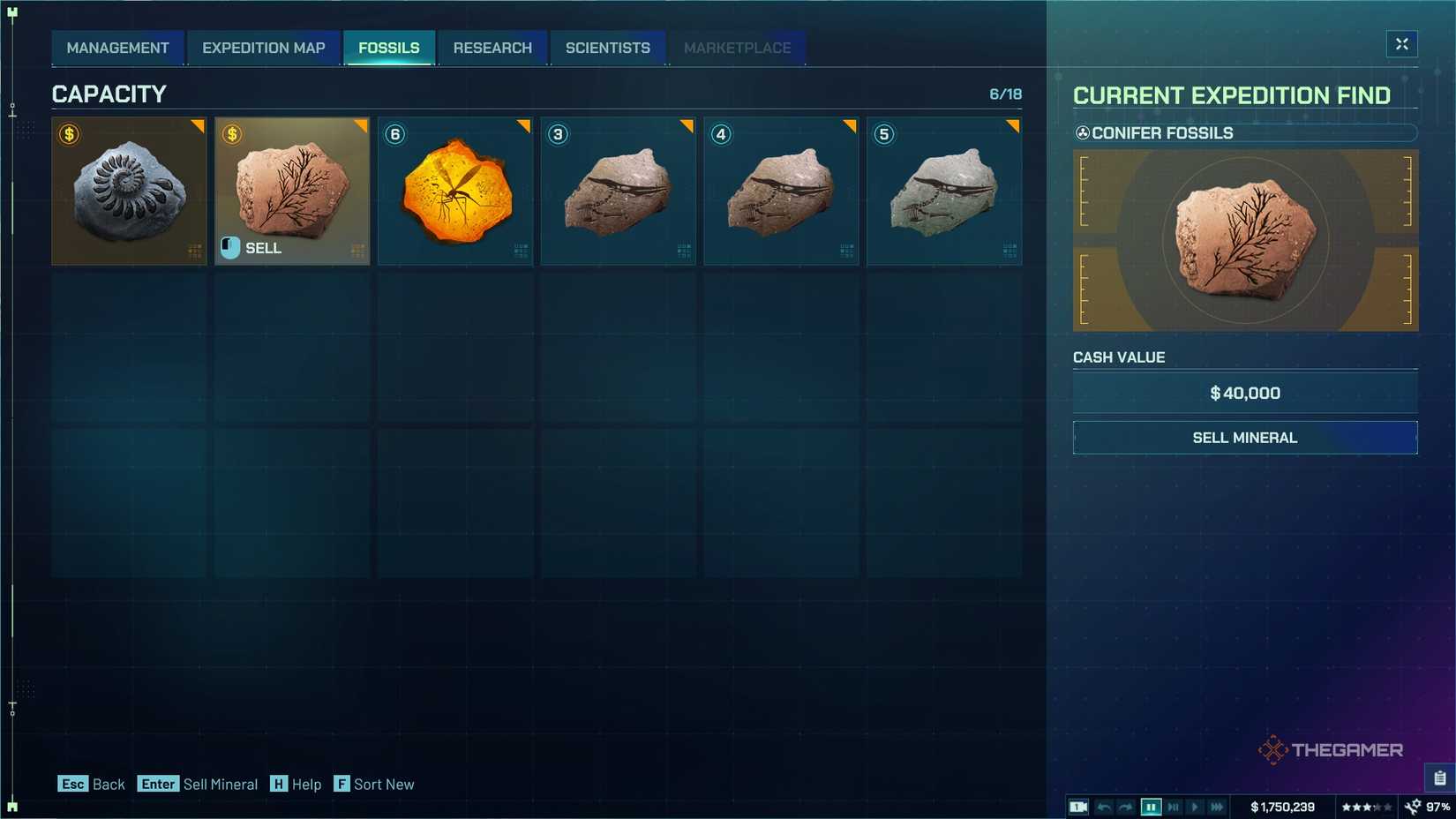
Task: Select the amber mosquito fossil slot
Action: click(455, 191)
